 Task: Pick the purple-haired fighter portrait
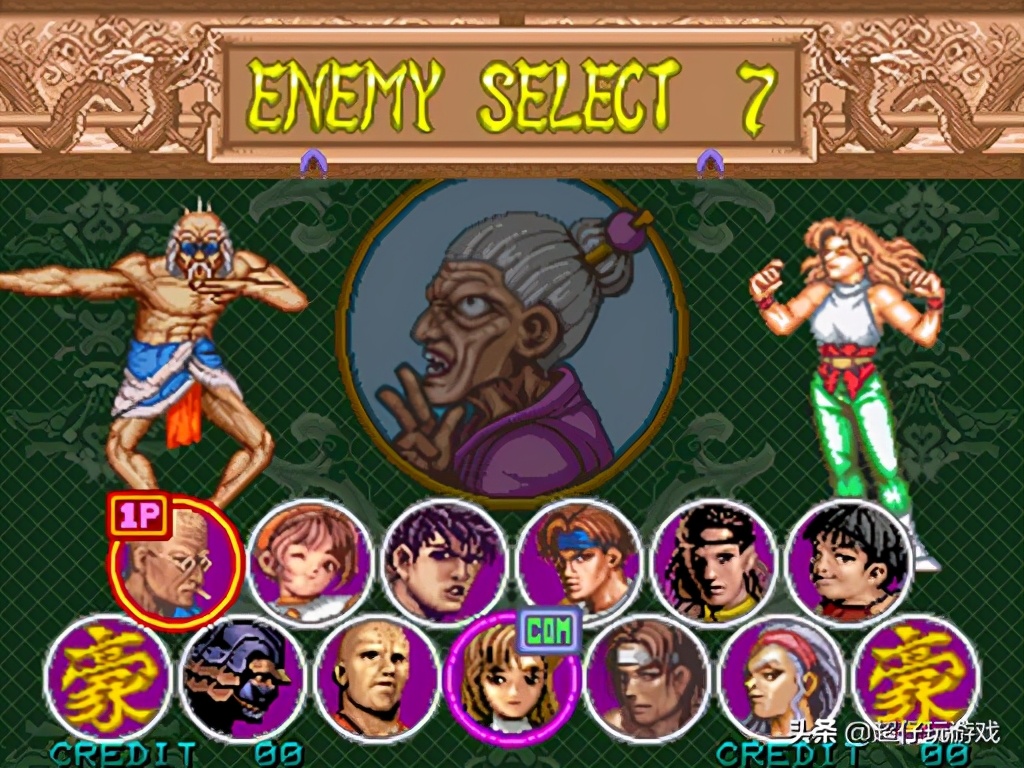[444, 563]
